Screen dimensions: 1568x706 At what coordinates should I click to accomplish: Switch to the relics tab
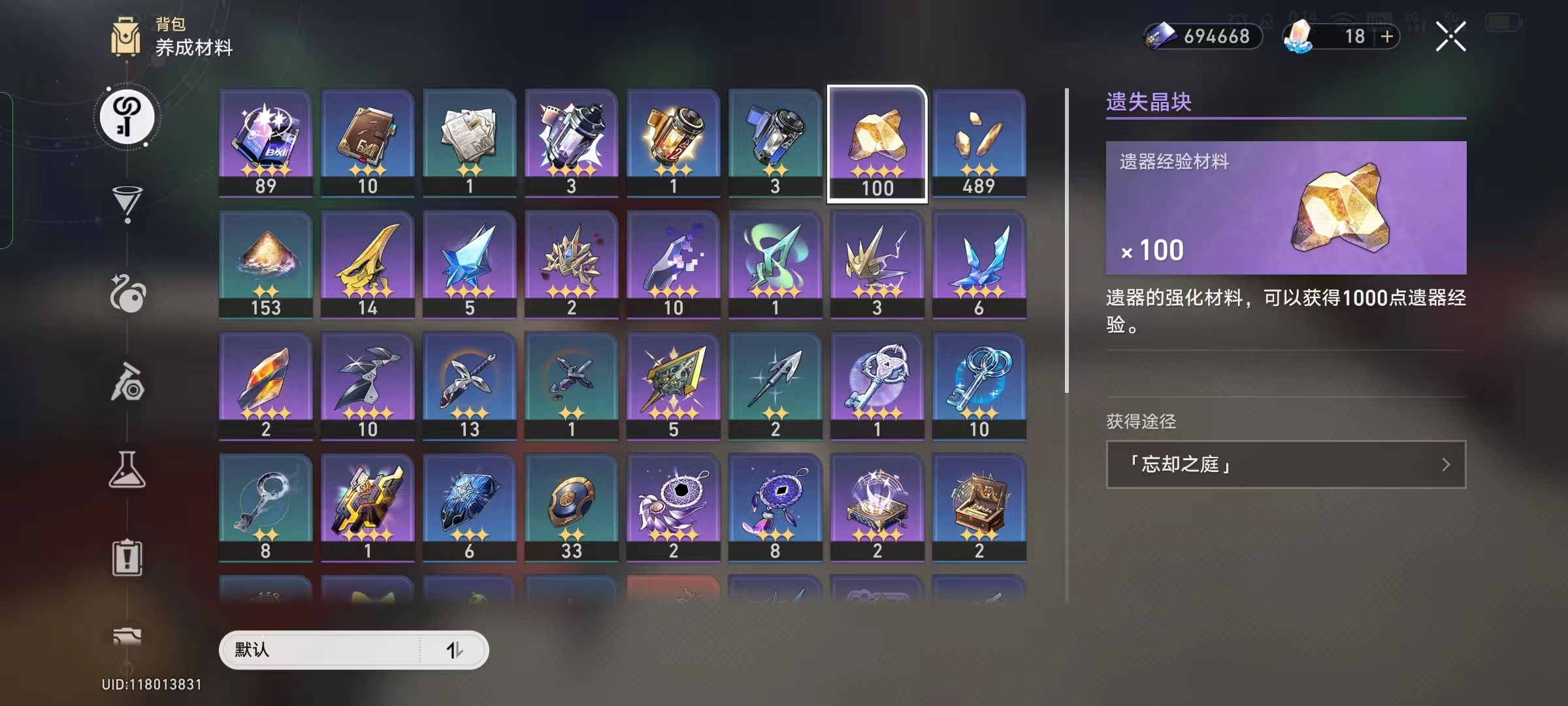coord(127,294)
